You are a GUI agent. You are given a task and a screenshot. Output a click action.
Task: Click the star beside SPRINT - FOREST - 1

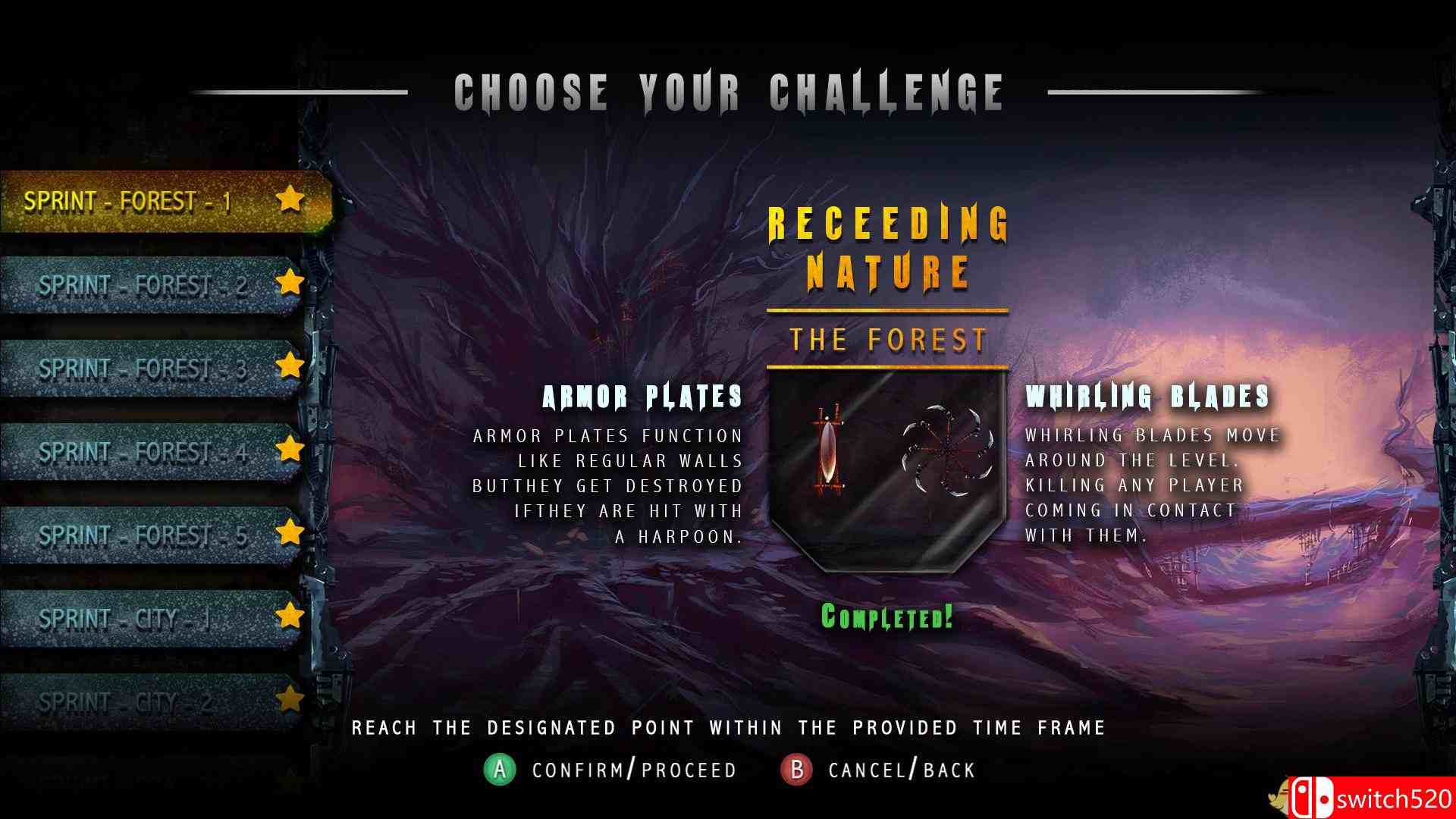click(290, 199)
